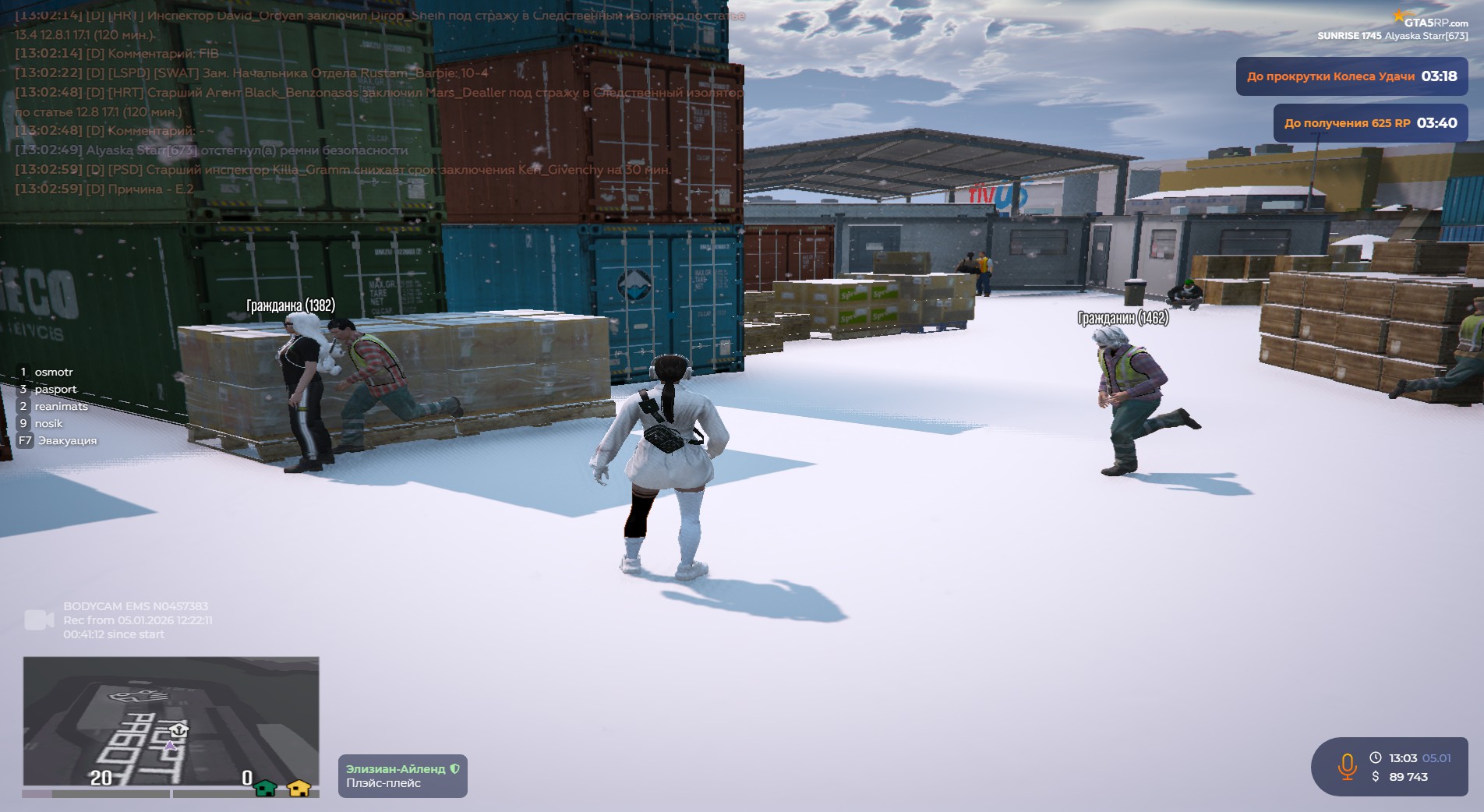Open the Колесо Удачи timer notification

(x=1351, y=76)
